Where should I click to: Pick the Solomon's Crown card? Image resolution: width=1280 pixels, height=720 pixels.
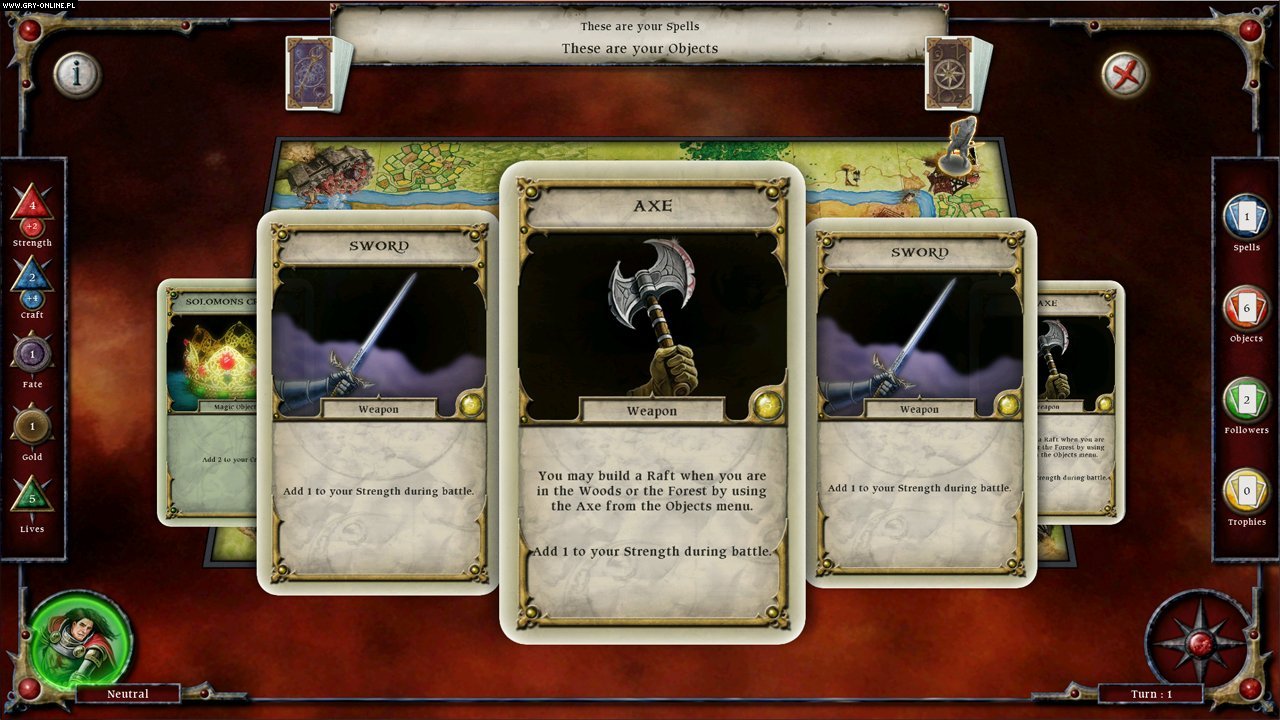click(205, 400)
